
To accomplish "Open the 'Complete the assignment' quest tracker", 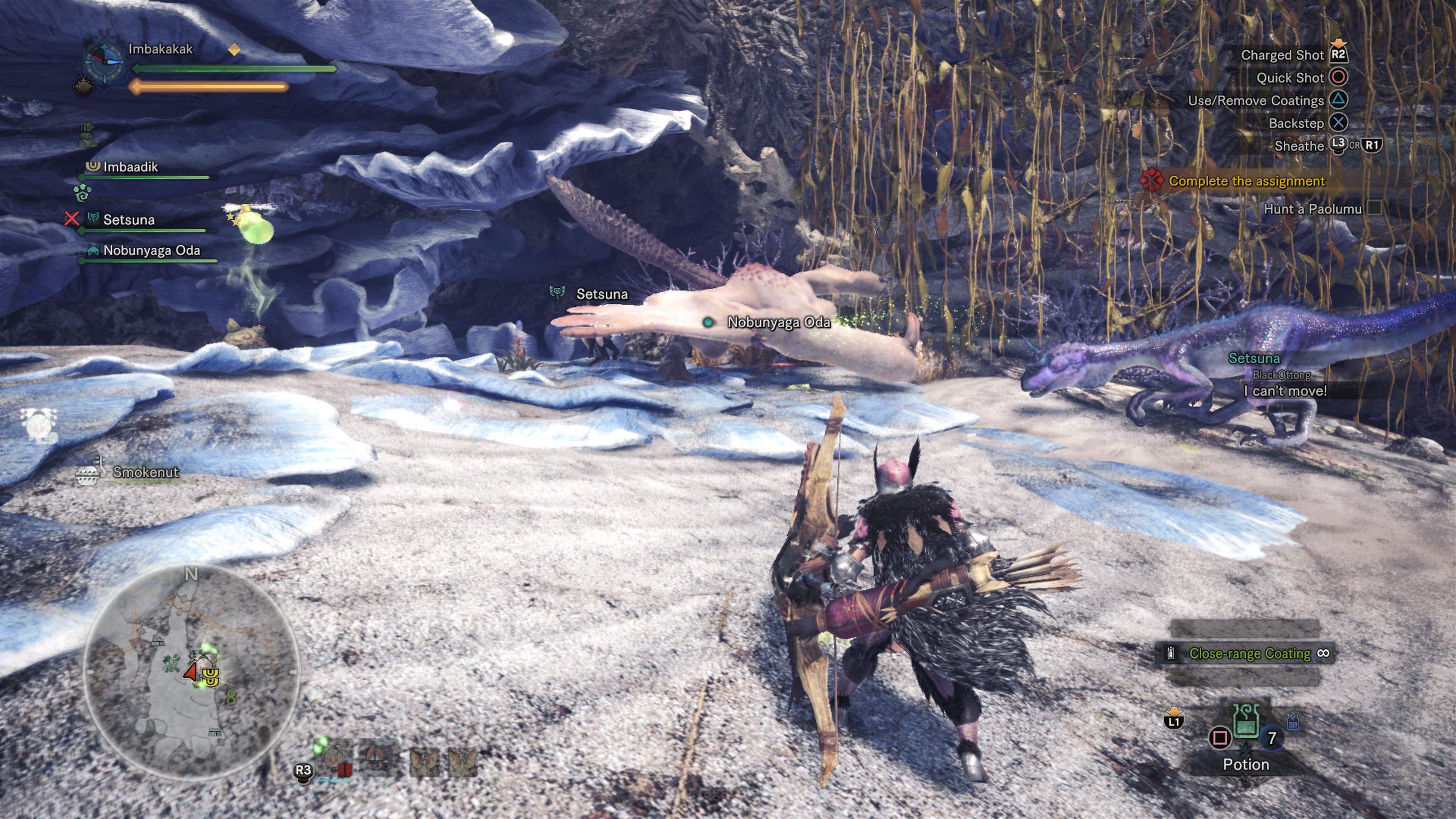I will click(1246, 182).
